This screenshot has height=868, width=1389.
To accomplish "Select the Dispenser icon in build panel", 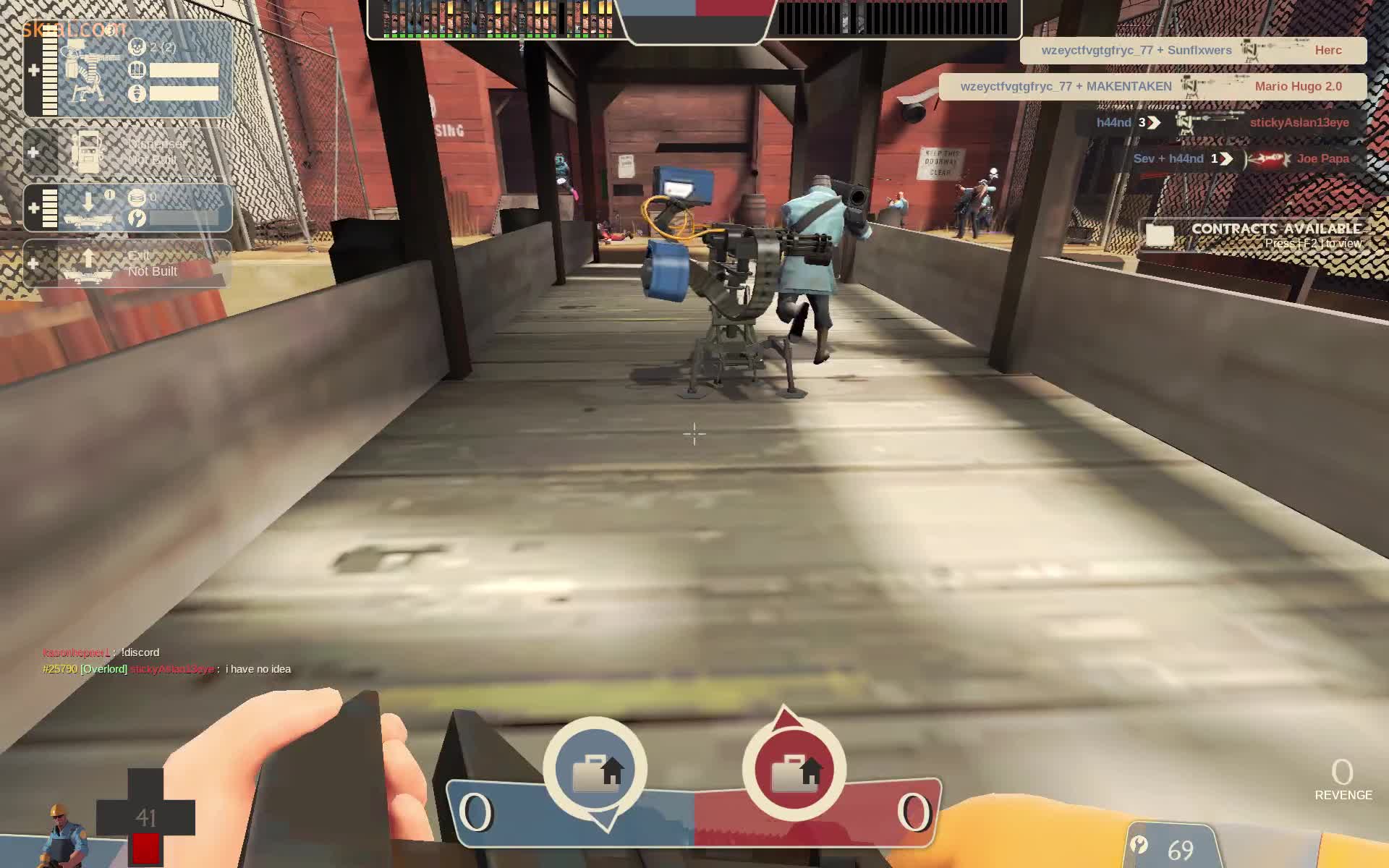I will tap(88, 152).
